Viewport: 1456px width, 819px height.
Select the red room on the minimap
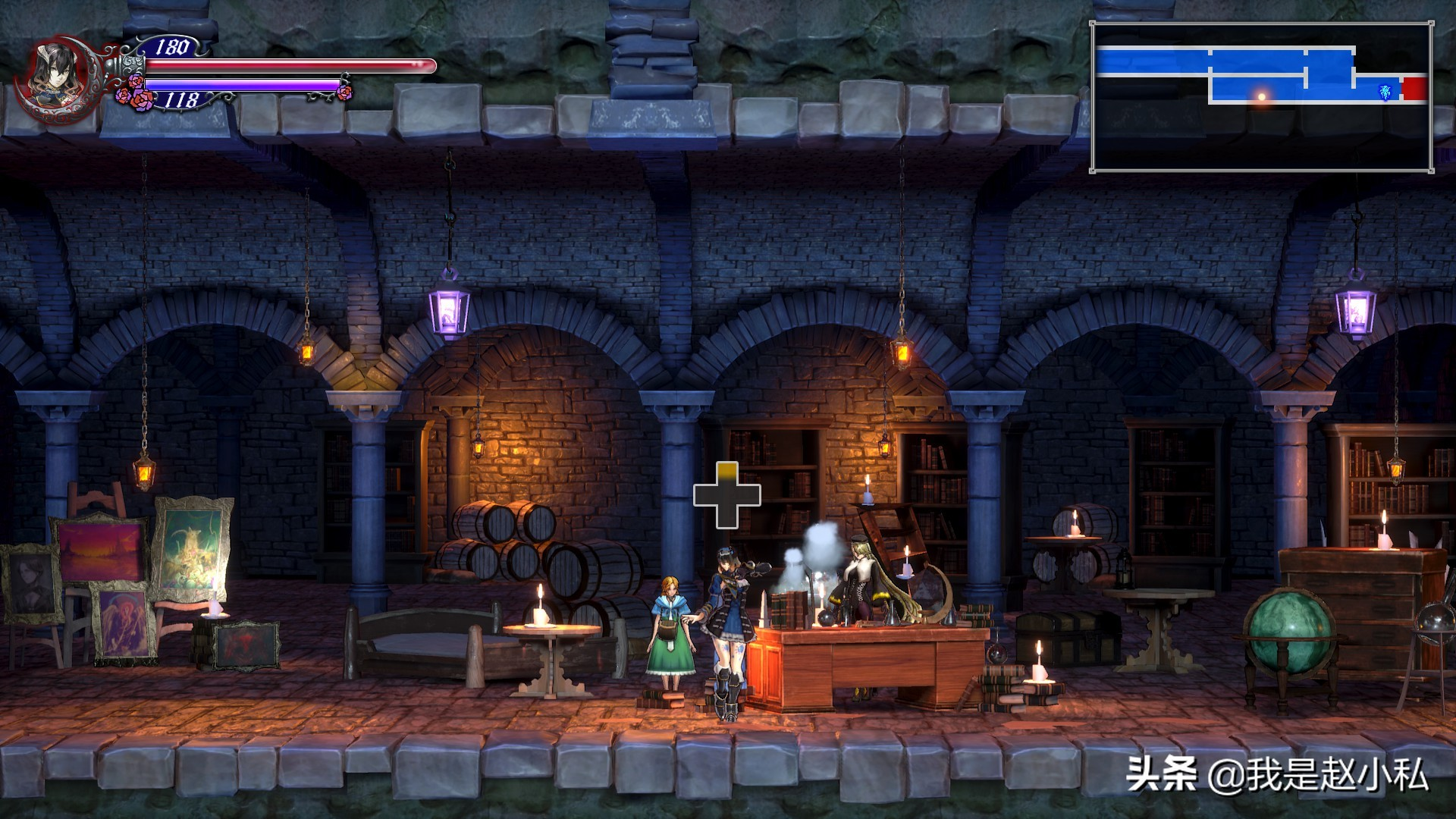pos(1414,89)
